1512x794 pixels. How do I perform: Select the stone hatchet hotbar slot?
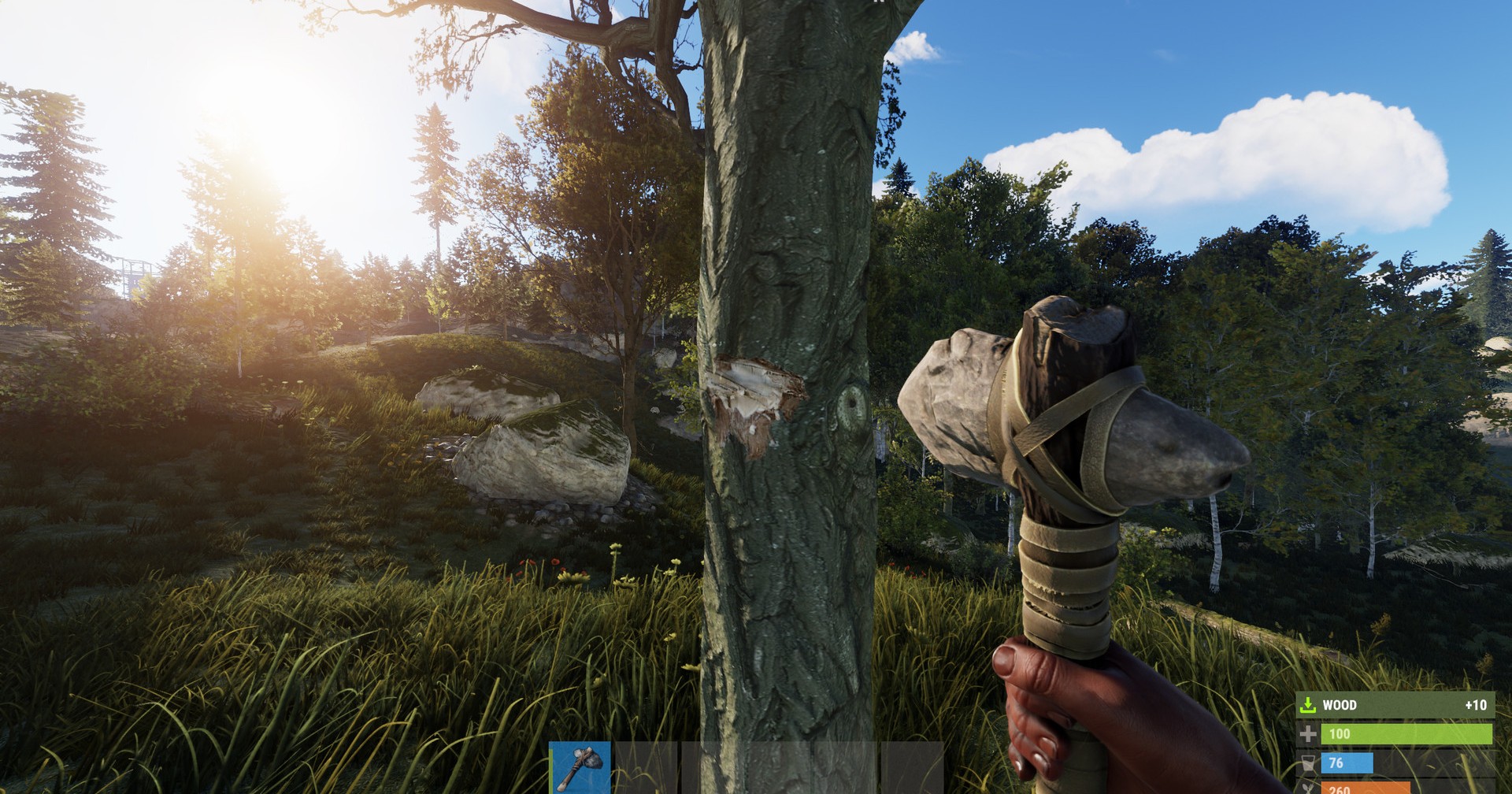point(580,767)
